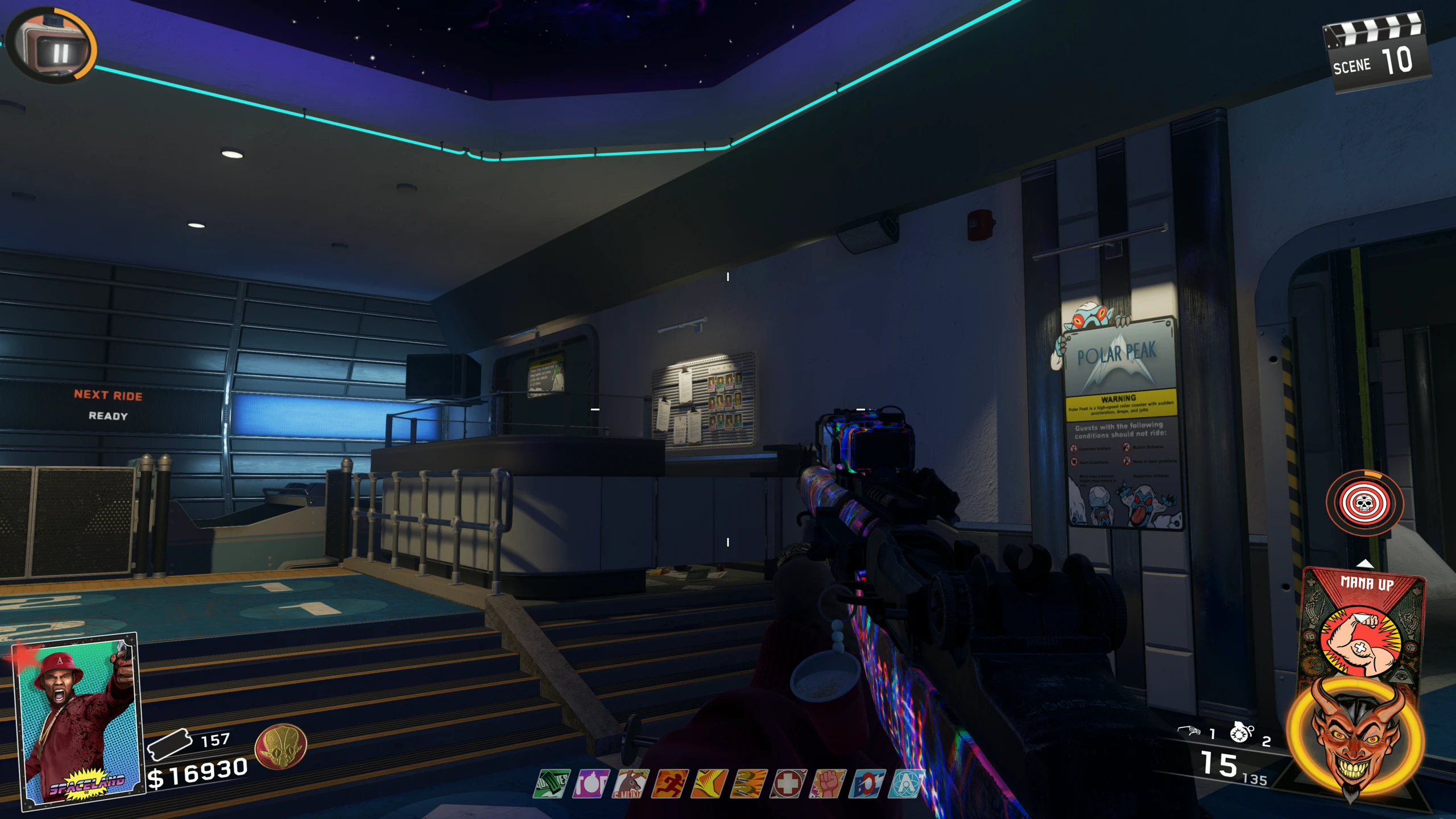Select the twin golden bullets perk icon
This screenshot has height=819, width=1456.
pyautogui.click(x=748, y=784)
